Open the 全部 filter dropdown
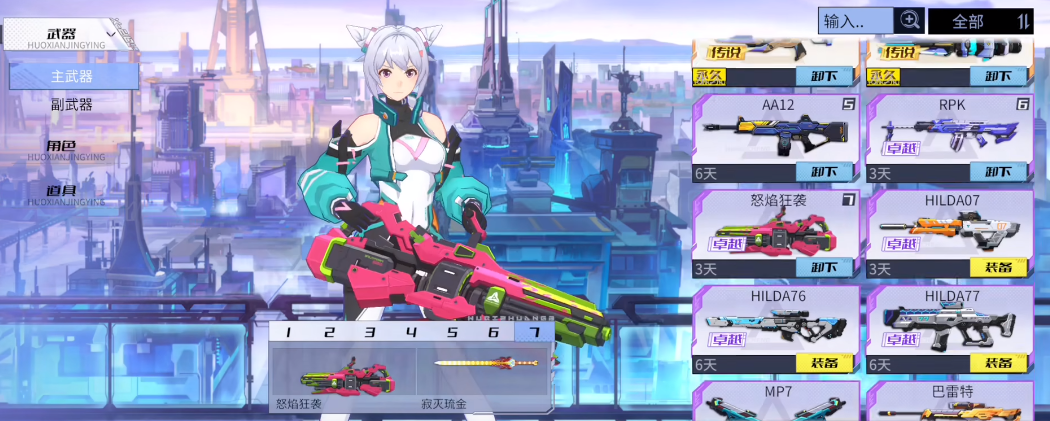The image size is (1050, 421). (979, 21)
